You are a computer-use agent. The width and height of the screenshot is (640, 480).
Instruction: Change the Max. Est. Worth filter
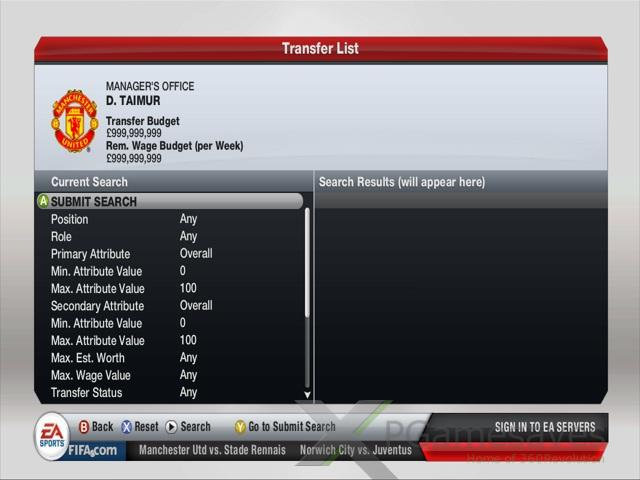[x=90, y=358]
